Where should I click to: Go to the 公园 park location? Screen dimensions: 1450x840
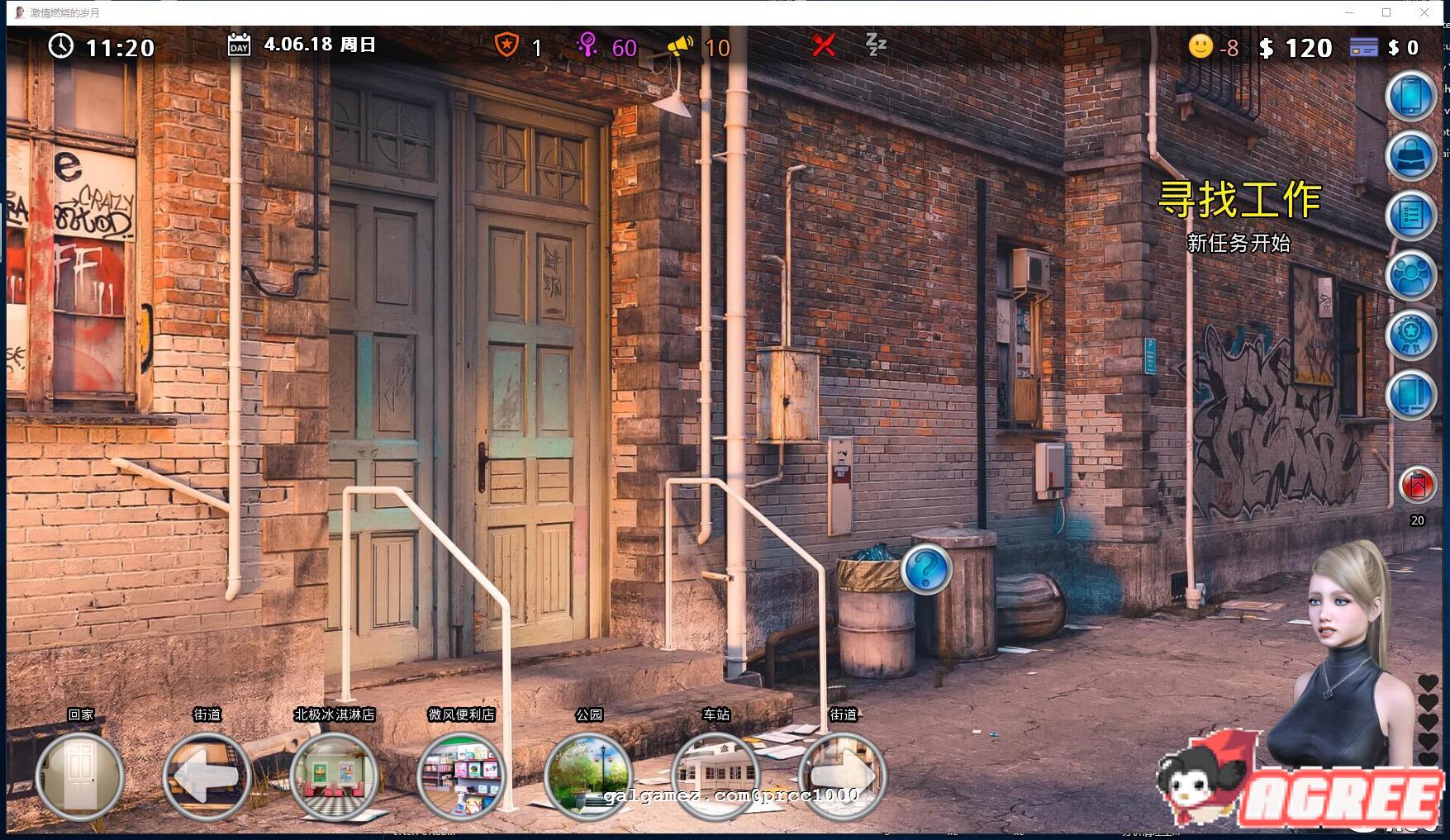click(588, 776)
